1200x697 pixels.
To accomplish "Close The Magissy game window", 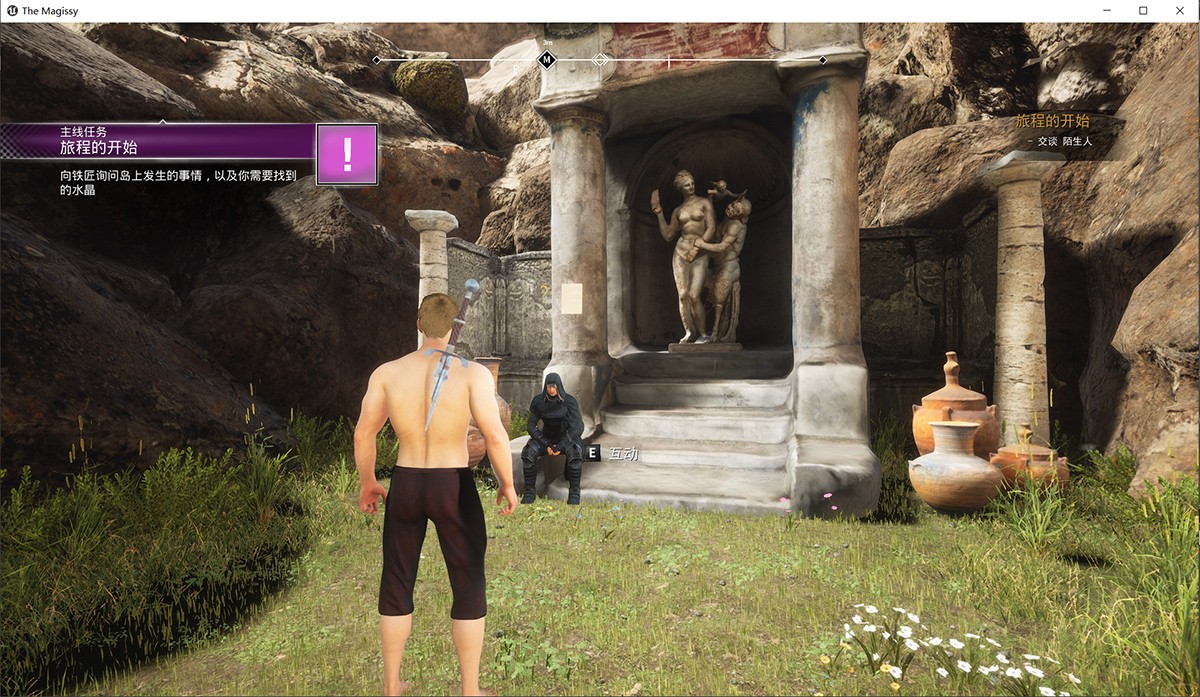I will point(1177,10).
